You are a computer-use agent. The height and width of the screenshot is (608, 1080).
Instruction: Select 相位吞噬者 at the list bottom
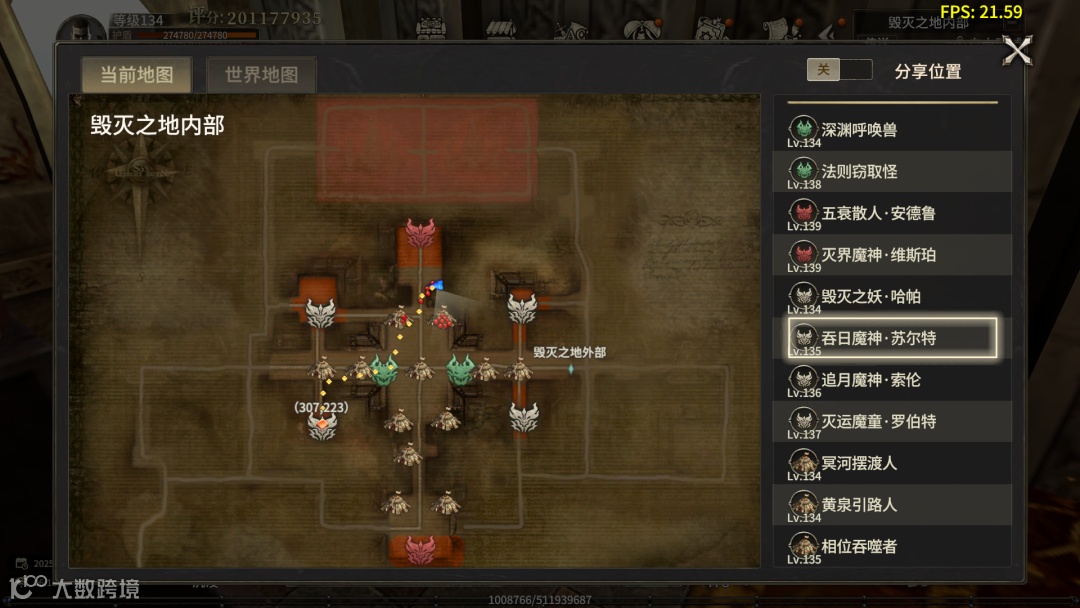892,546
